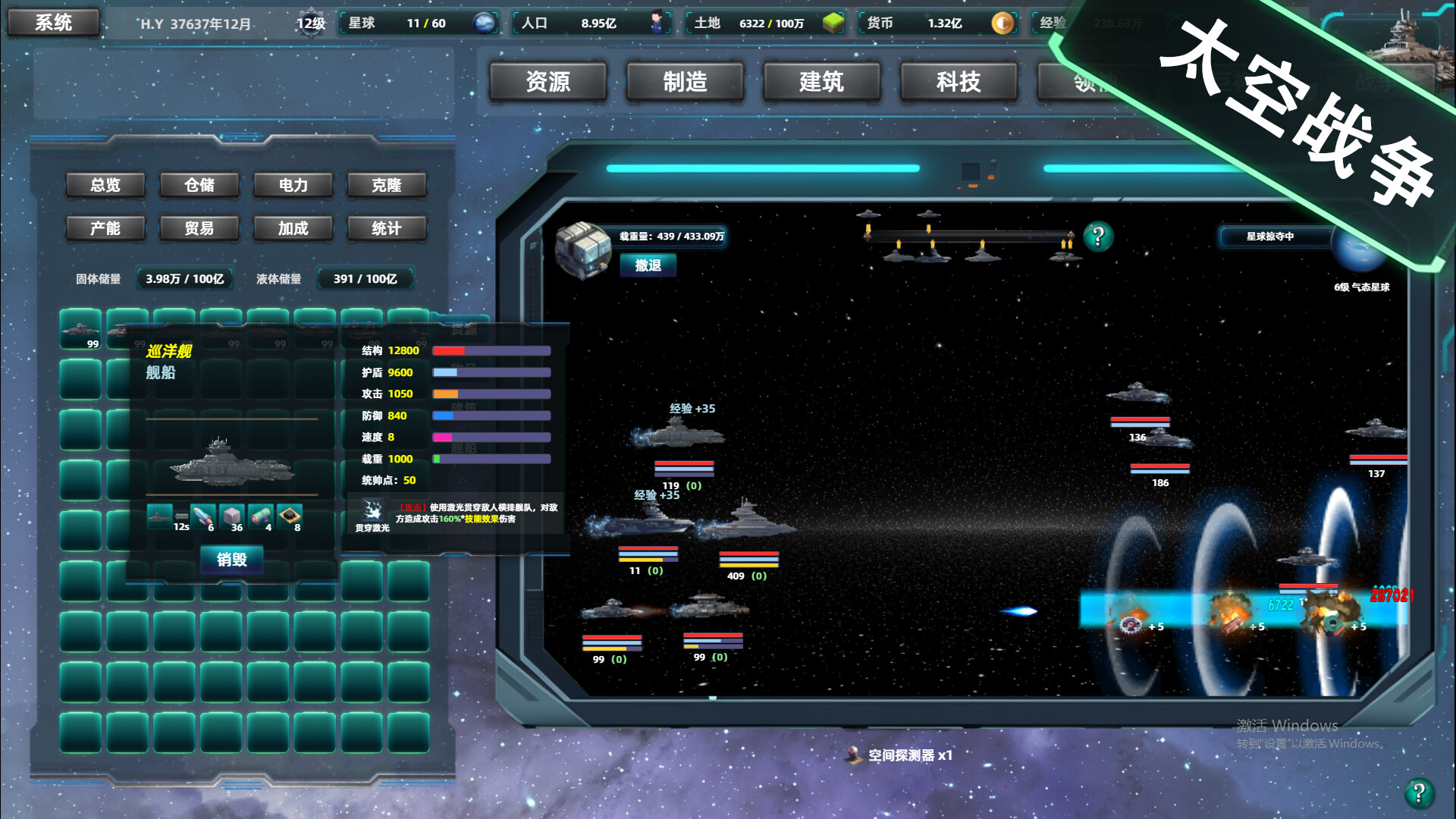Click the chip component icon showing 8
Viewport: 1456px width, 819px height.
[290, 515]
